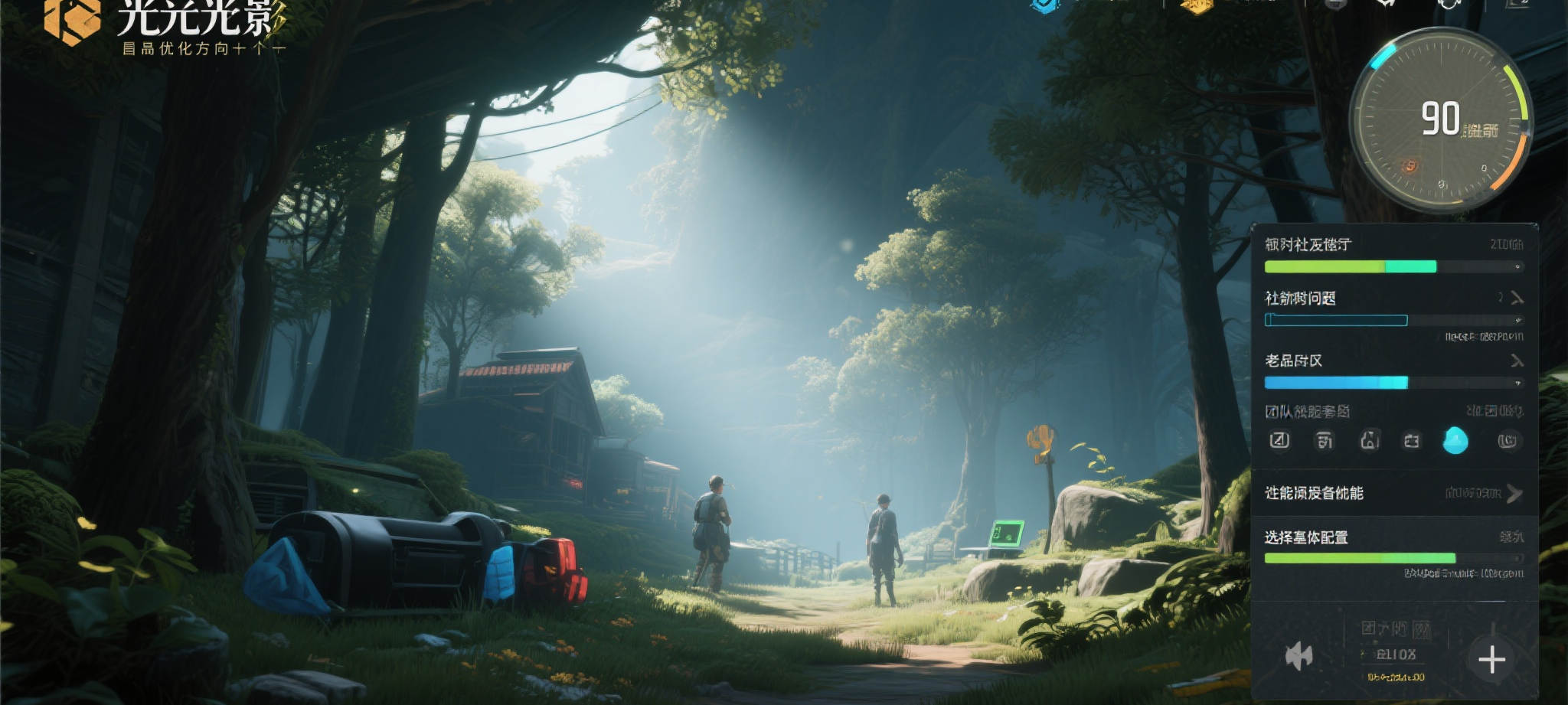Expand the arrow beside the second slider label
Viewport: 1568px width, 705px height.
coord(1517,298)
